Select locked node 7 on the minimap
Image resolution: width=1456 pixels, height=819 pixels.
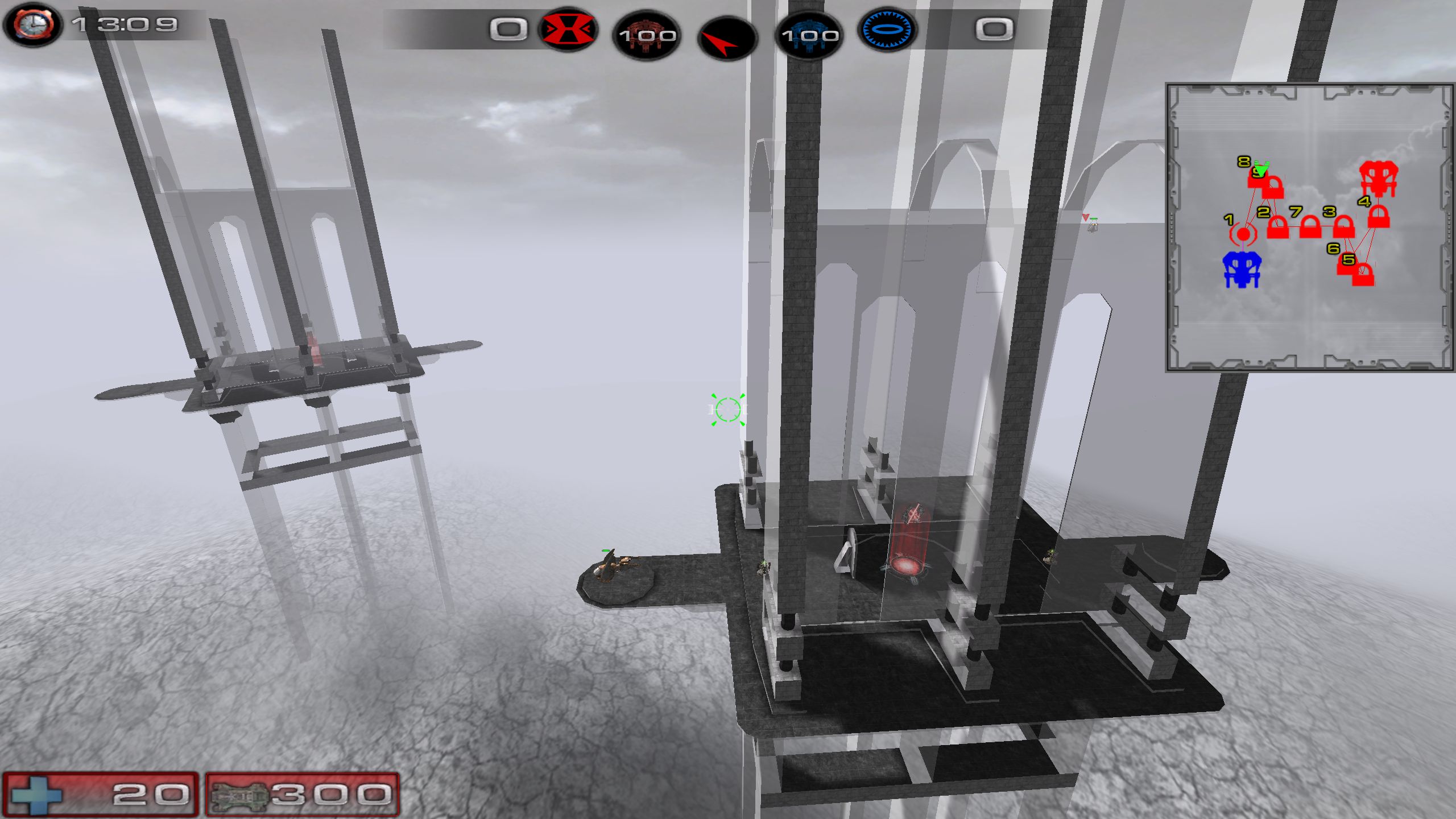coord(1310,227)
